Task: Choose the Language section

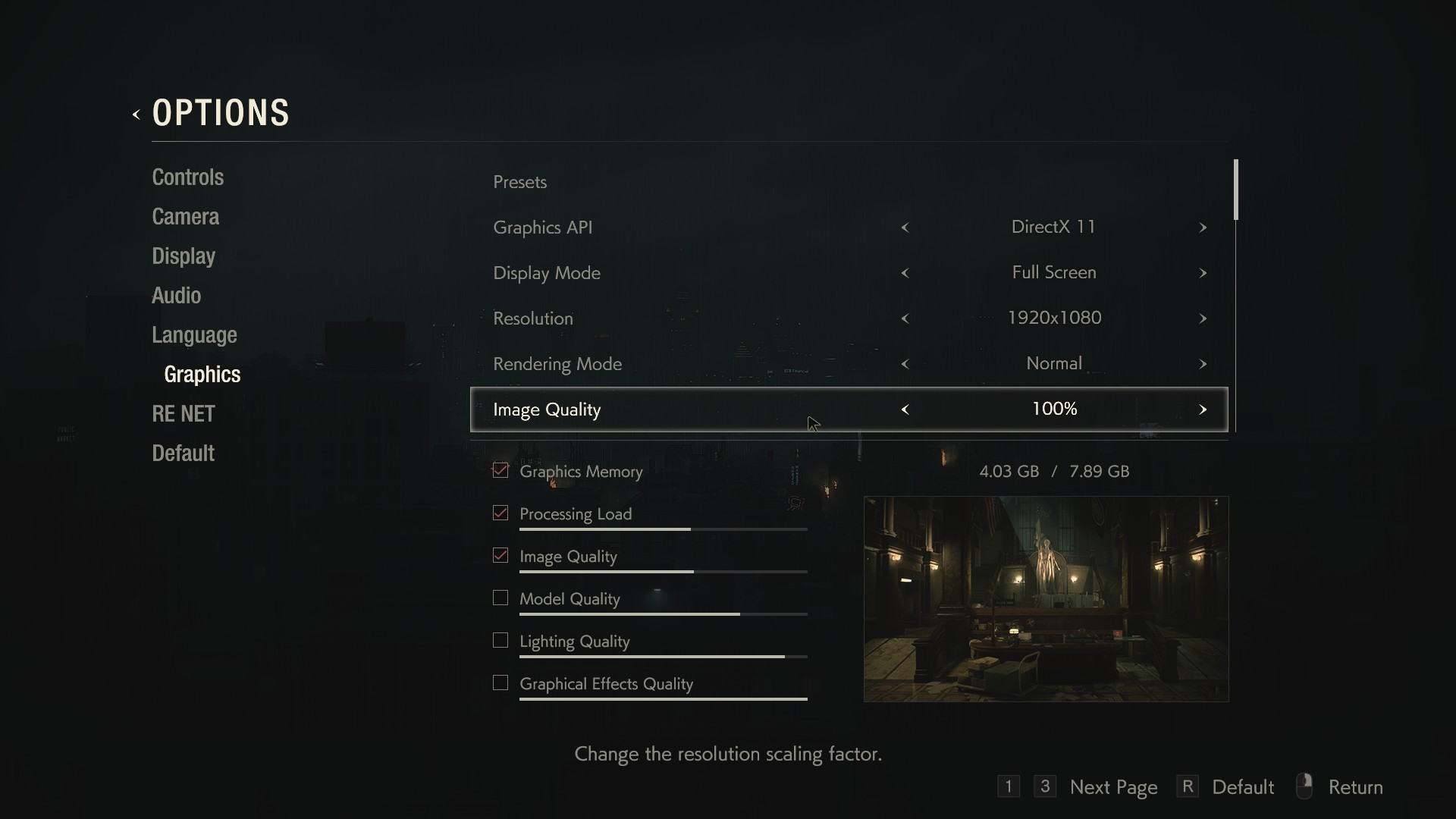Action: [194, 335]
